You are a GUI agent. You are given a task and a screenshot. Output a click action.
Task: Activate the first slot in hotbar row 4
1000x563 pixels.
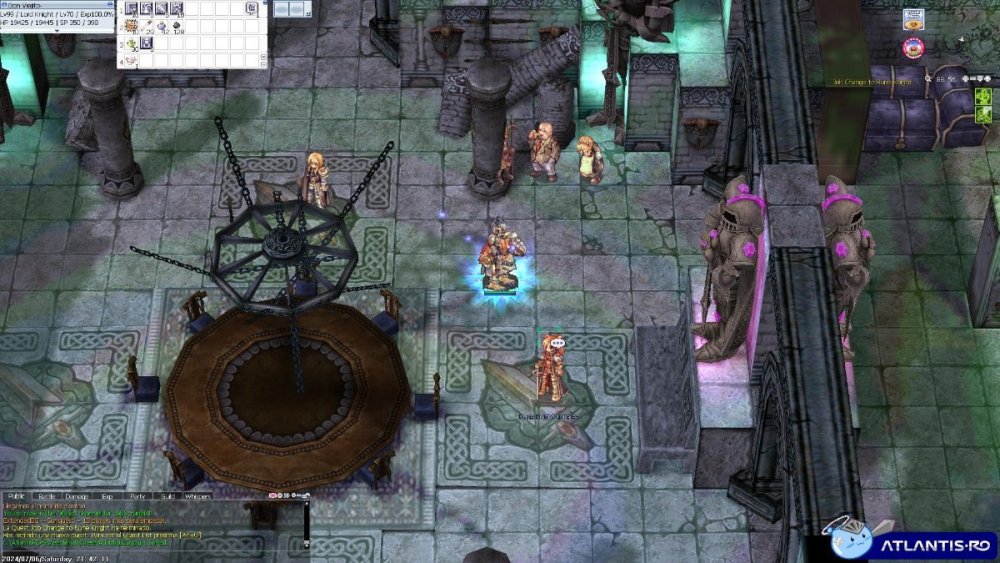131,60
